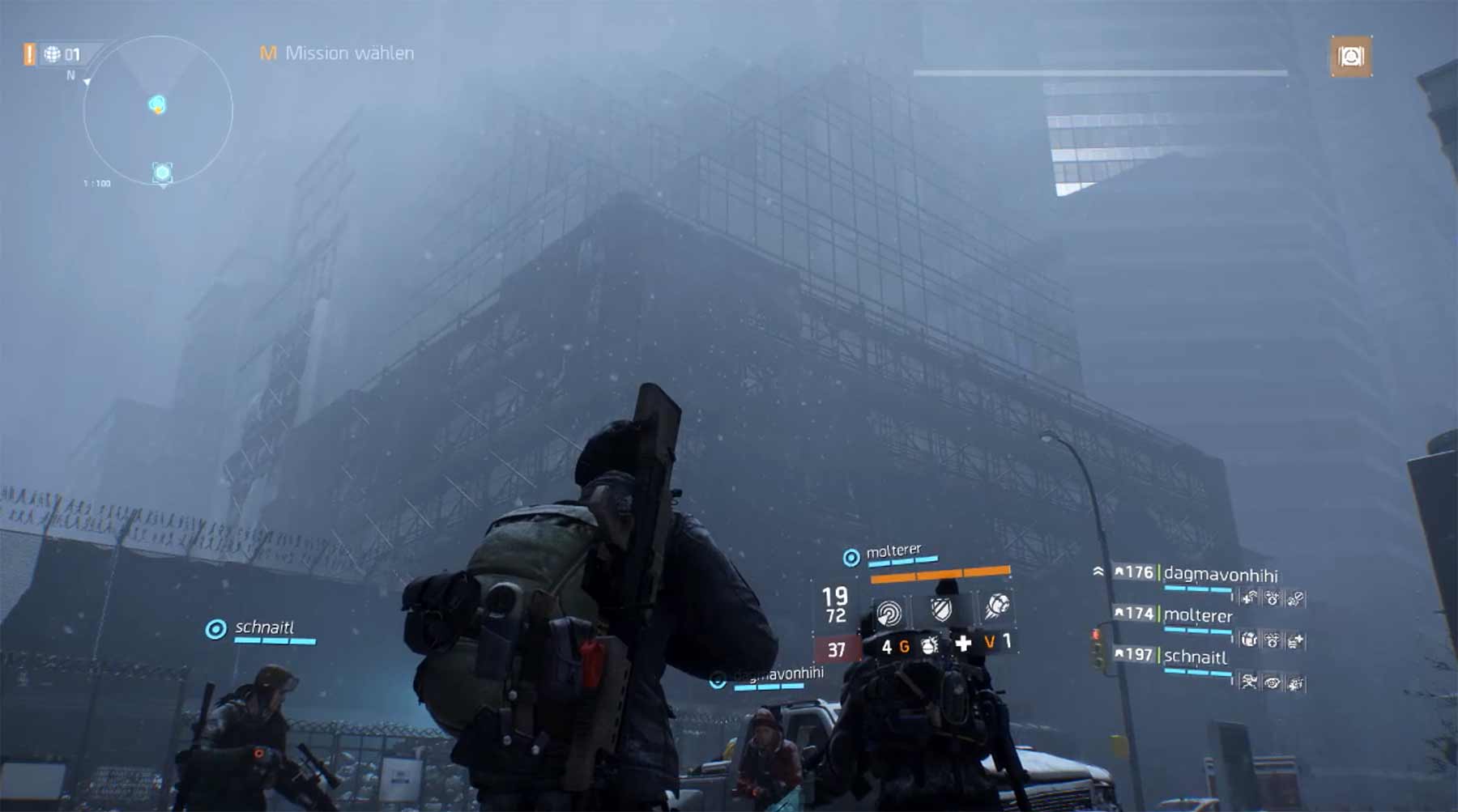Image resolution: width=1458 pixels, height=812 pixels.
Task: Select schnaitl in the group list
Action: click(x=1195, y=657)
